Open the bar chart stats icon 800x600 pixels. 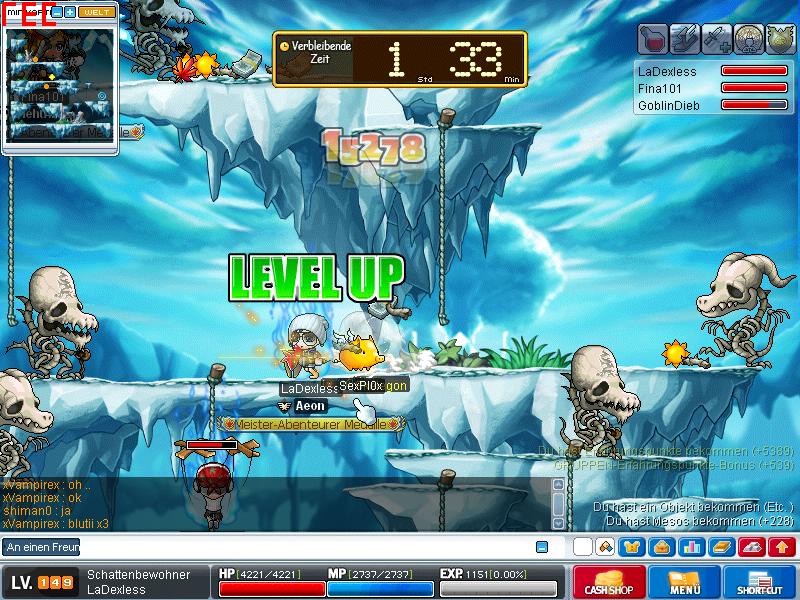click(691, 547)
